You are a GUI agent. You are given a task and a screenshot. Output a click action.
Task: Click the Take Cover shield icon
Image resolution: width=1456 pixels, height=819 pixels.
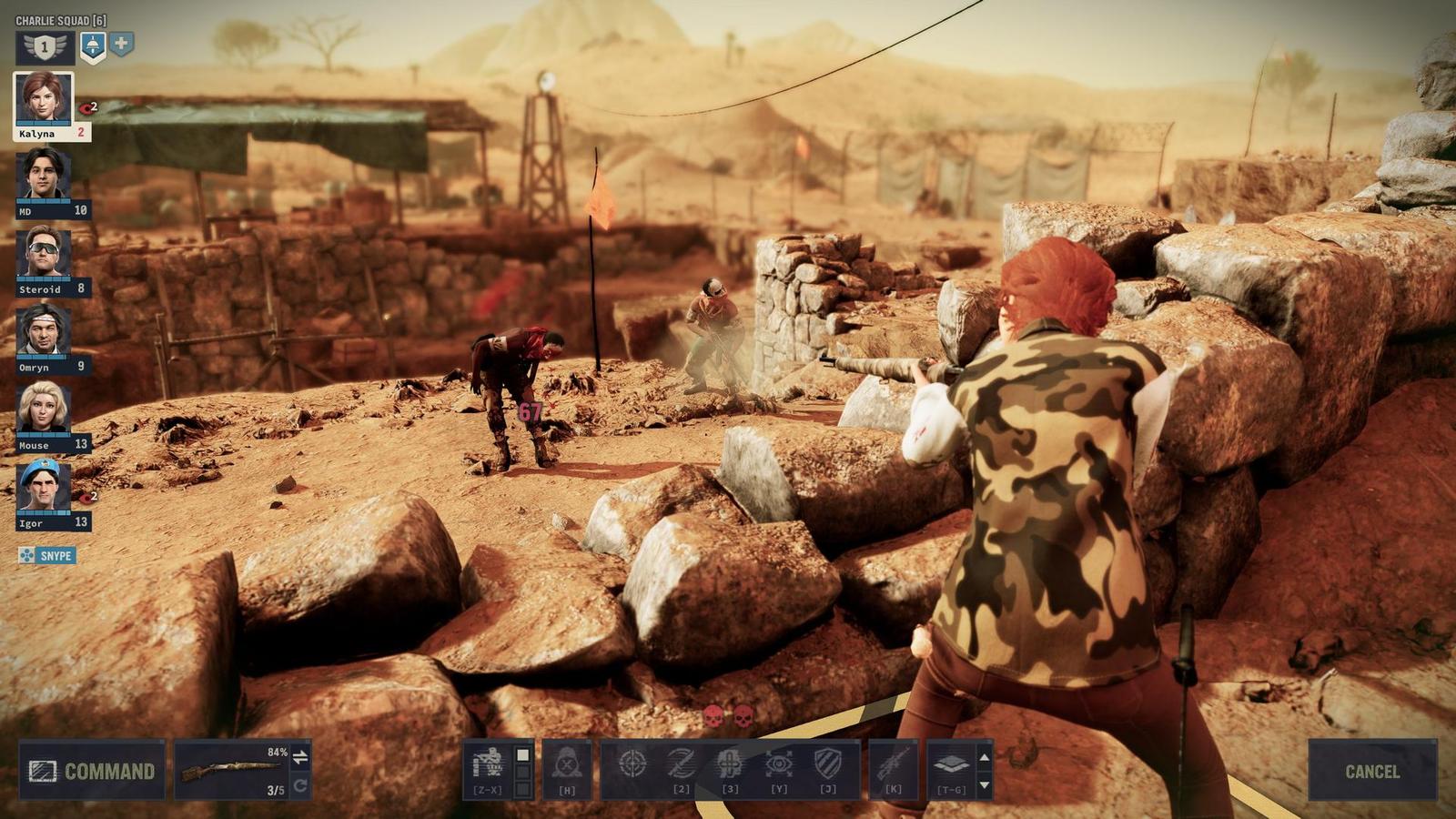pyautogui.click(x=829, y=763)
